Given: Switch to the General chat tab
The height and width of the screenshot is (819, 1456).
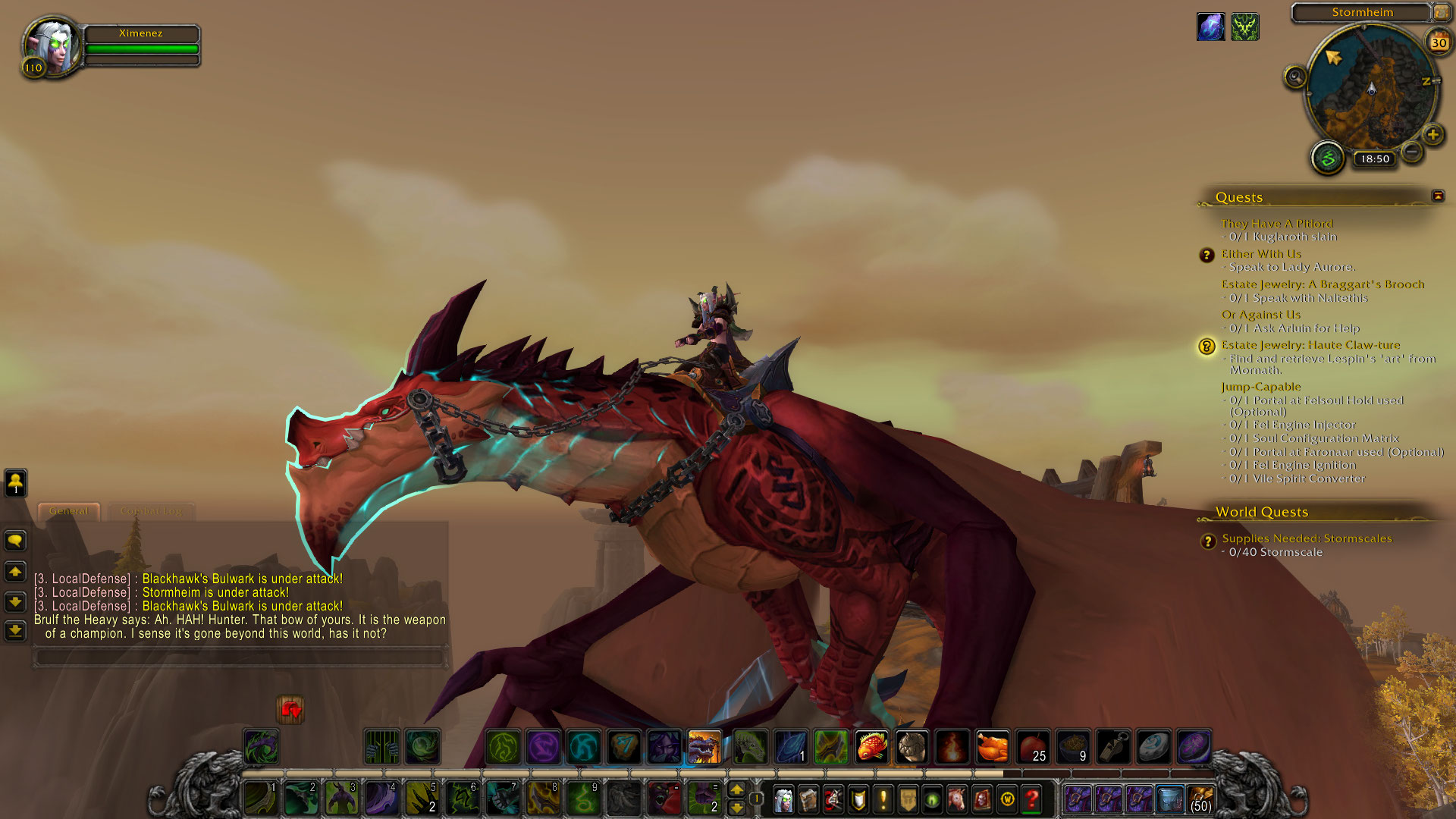Looking at the screenshot, I should tap(68, 511).
